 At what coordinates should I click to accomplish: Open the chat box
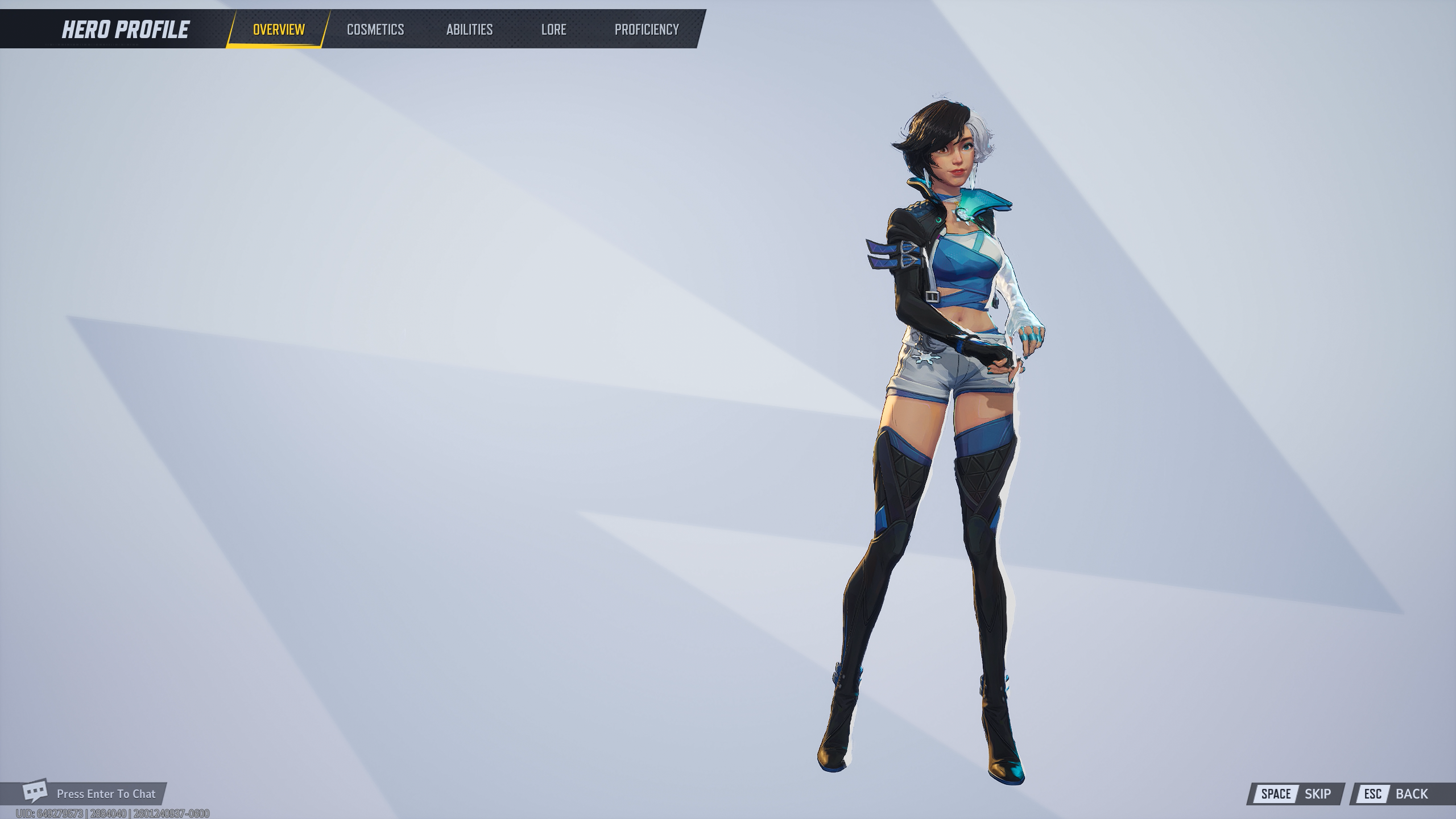tap(91, 793)
